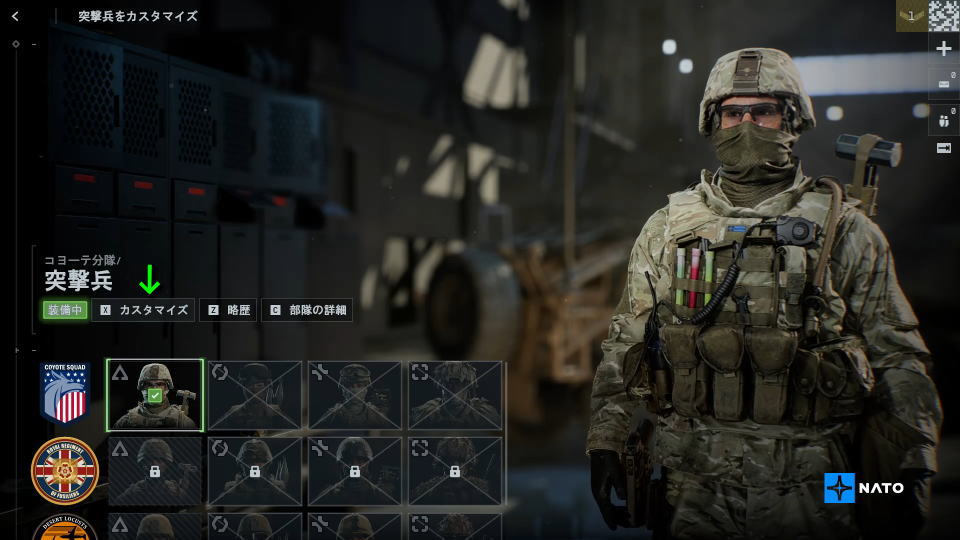
Task: Select the Royal Regiment of Fusiliers emblem
Action: pyautogui.click(x=65, y=470)
